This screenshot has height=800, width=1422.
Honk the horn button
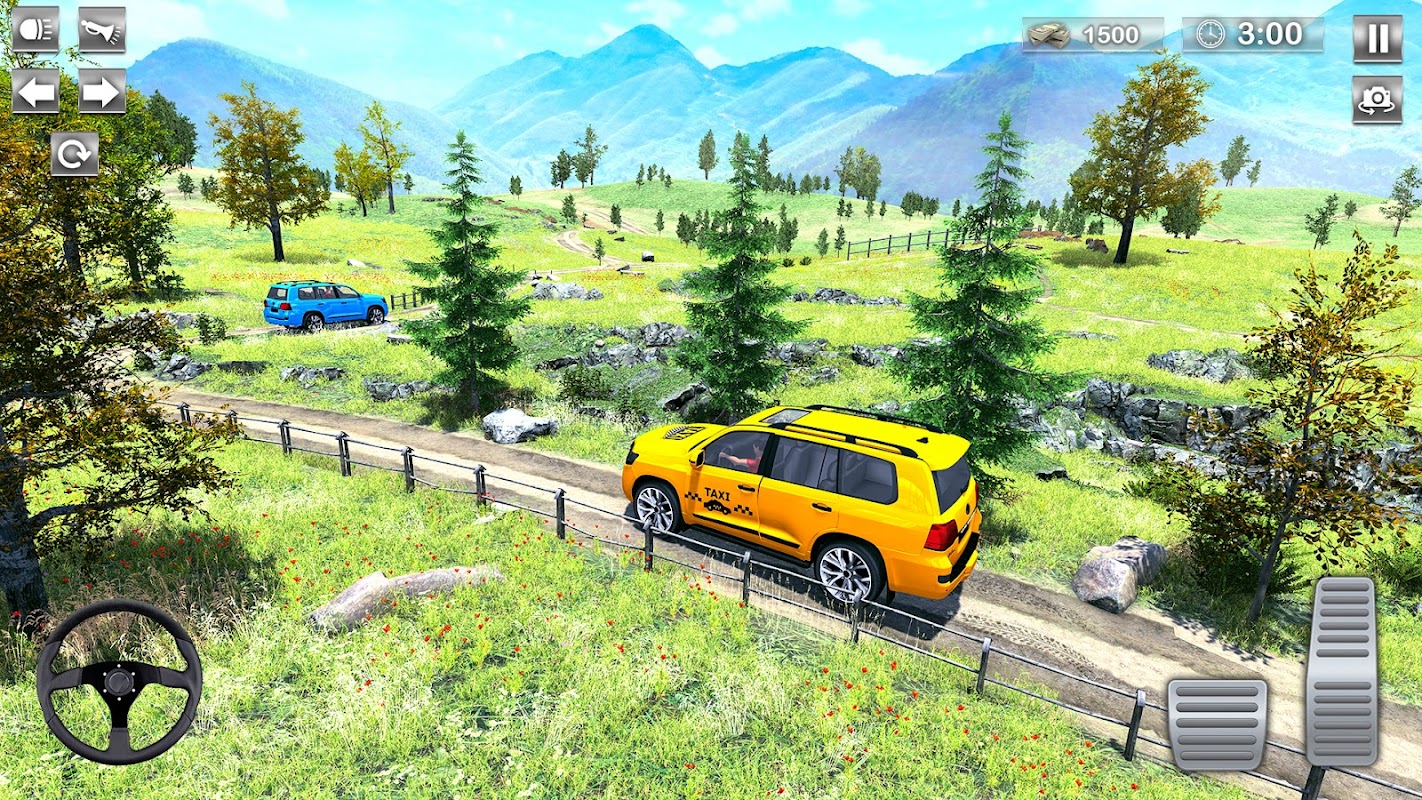click(102, 29)
